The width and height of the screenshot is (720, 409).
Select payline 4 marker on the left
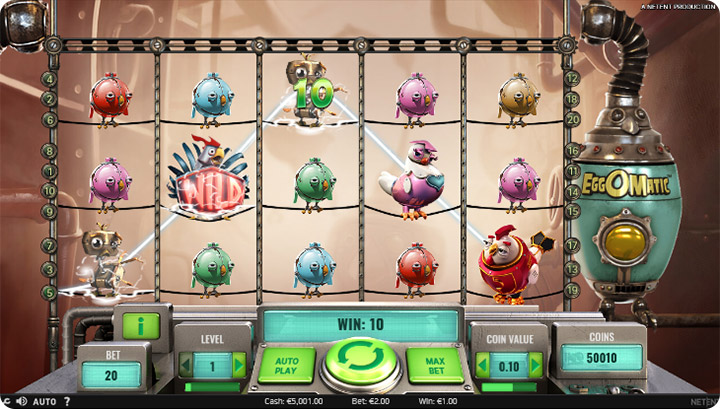click(49, 79)
